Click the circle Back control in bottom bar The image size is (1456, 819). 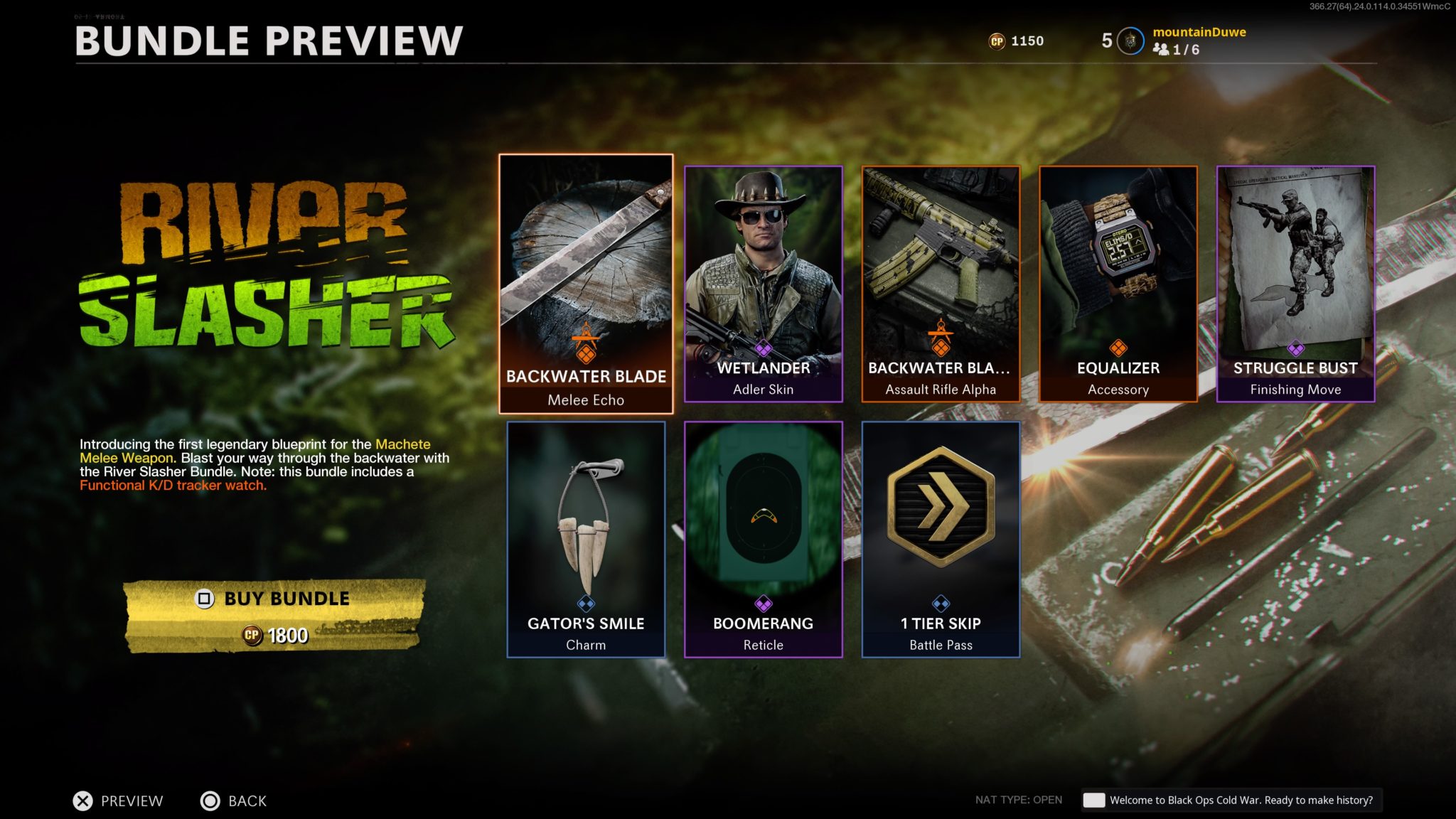(x=210, y=801)
